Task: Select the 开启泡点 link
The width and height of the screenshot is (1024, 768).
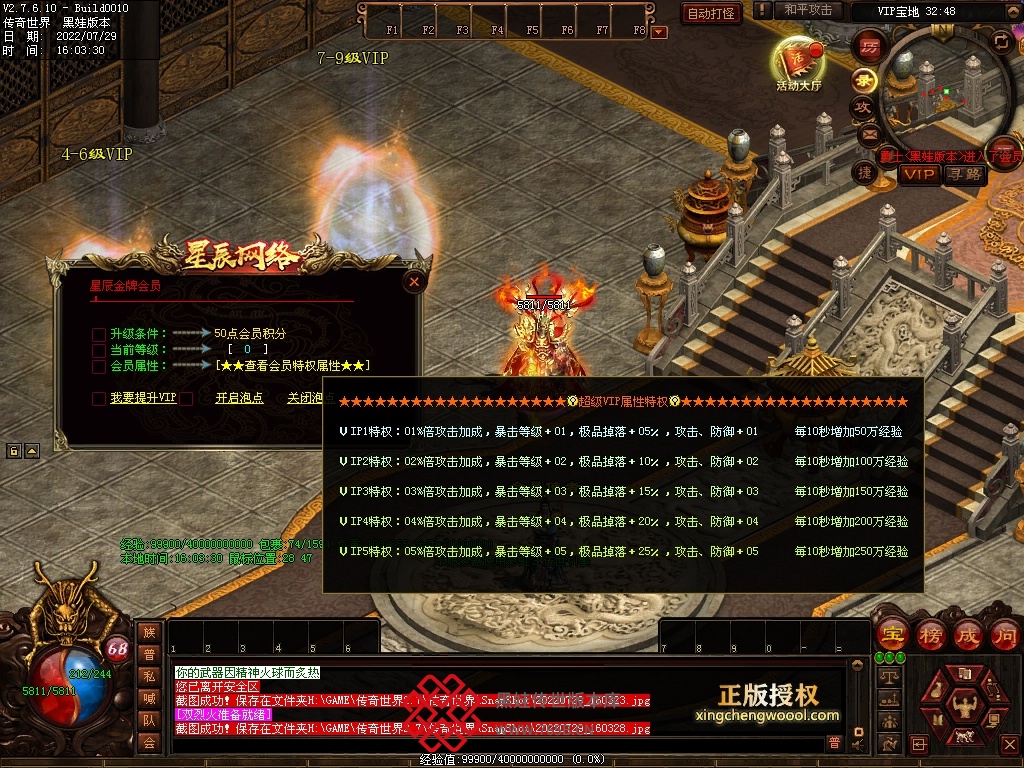Action: click(x=239, y=398)
